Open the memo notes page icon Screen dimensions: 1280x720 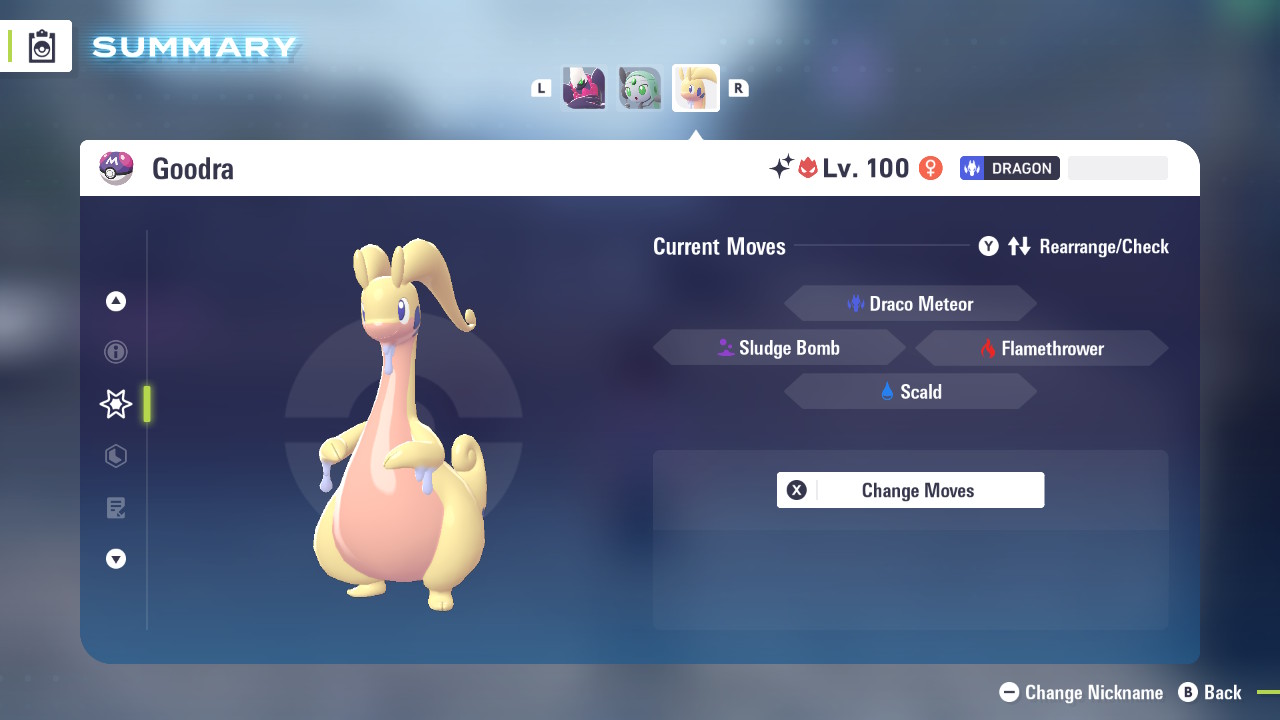[115, 508]
